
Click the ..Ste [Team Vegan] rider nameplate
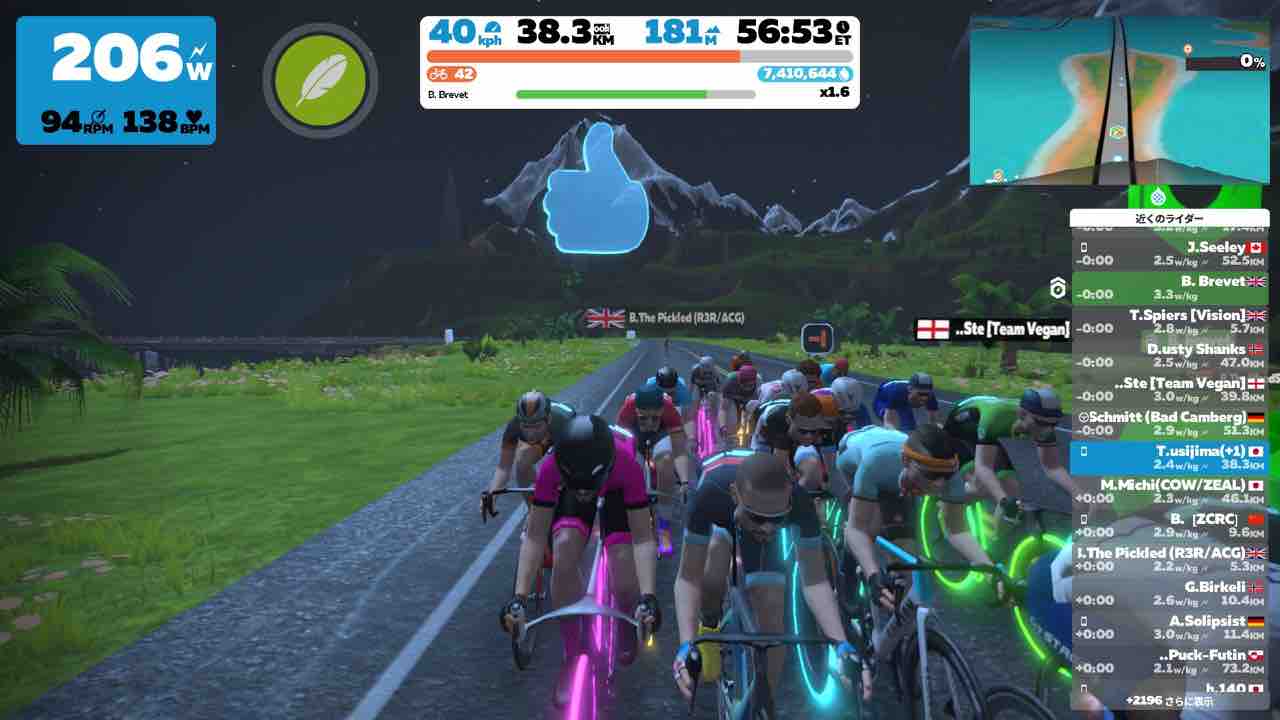point(1000,328)
